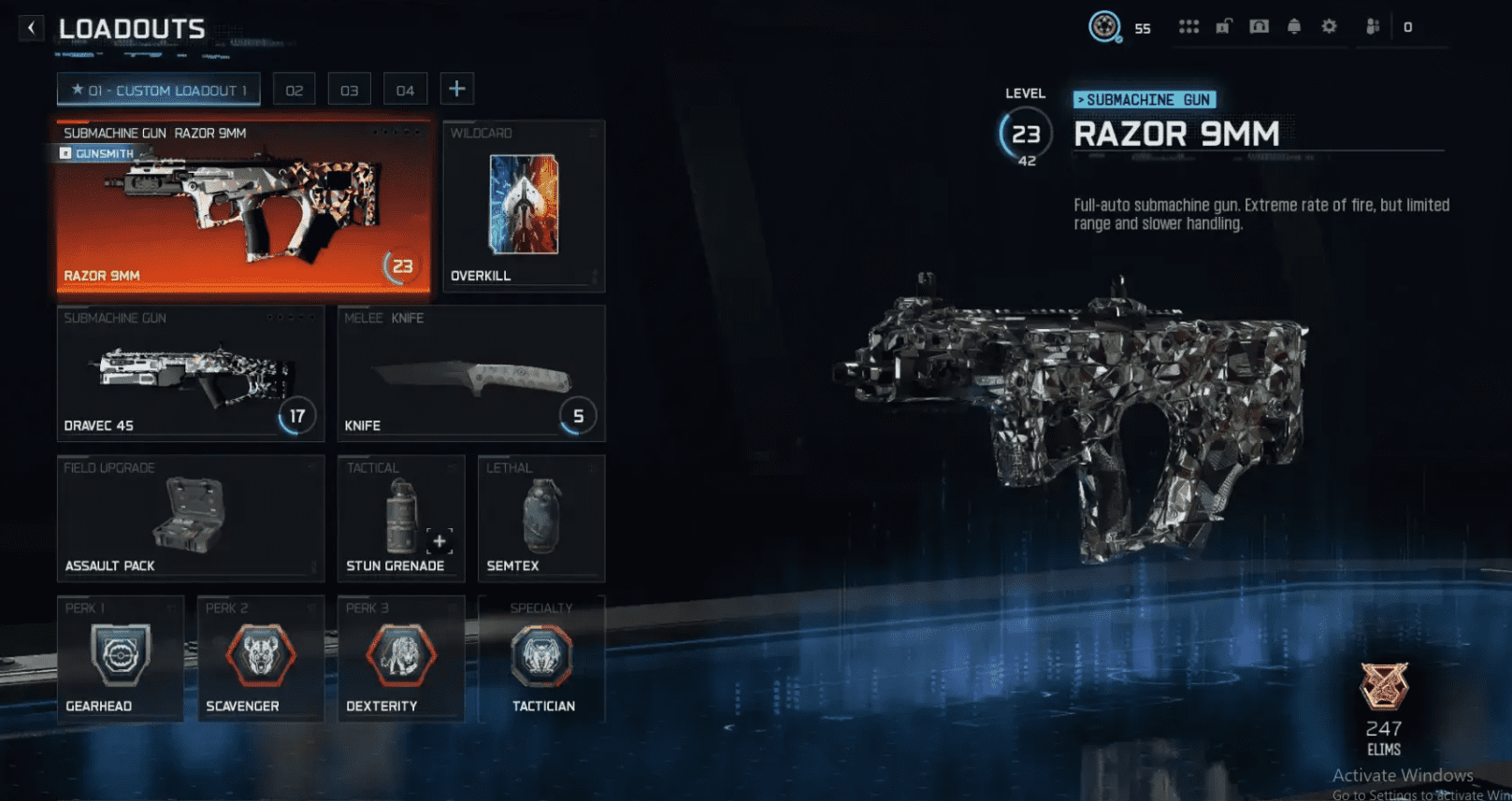This screenshot has width=1512, height=801.
Task: Go back using the arrow beside Loadouts
Action: 31,28
